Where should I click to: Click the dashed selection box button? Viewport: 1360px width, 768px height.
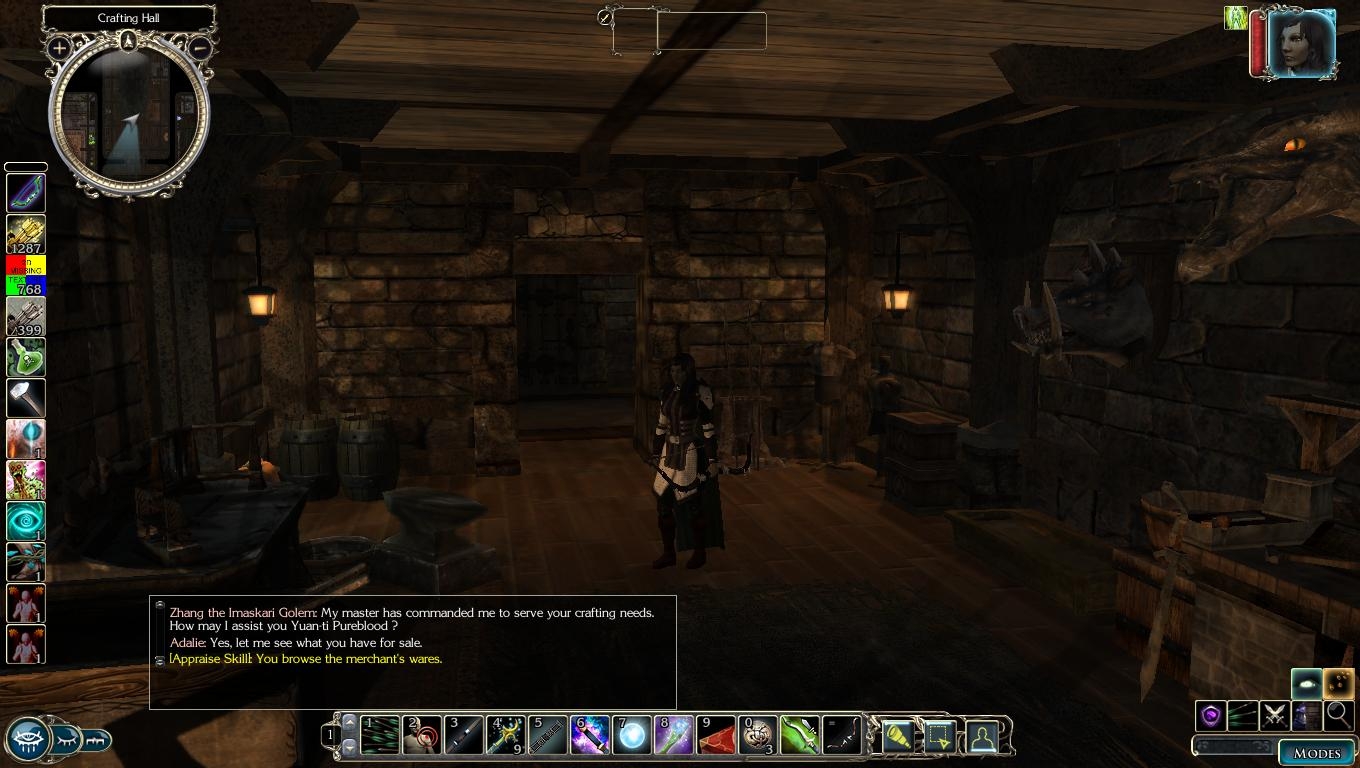point(939,737)
